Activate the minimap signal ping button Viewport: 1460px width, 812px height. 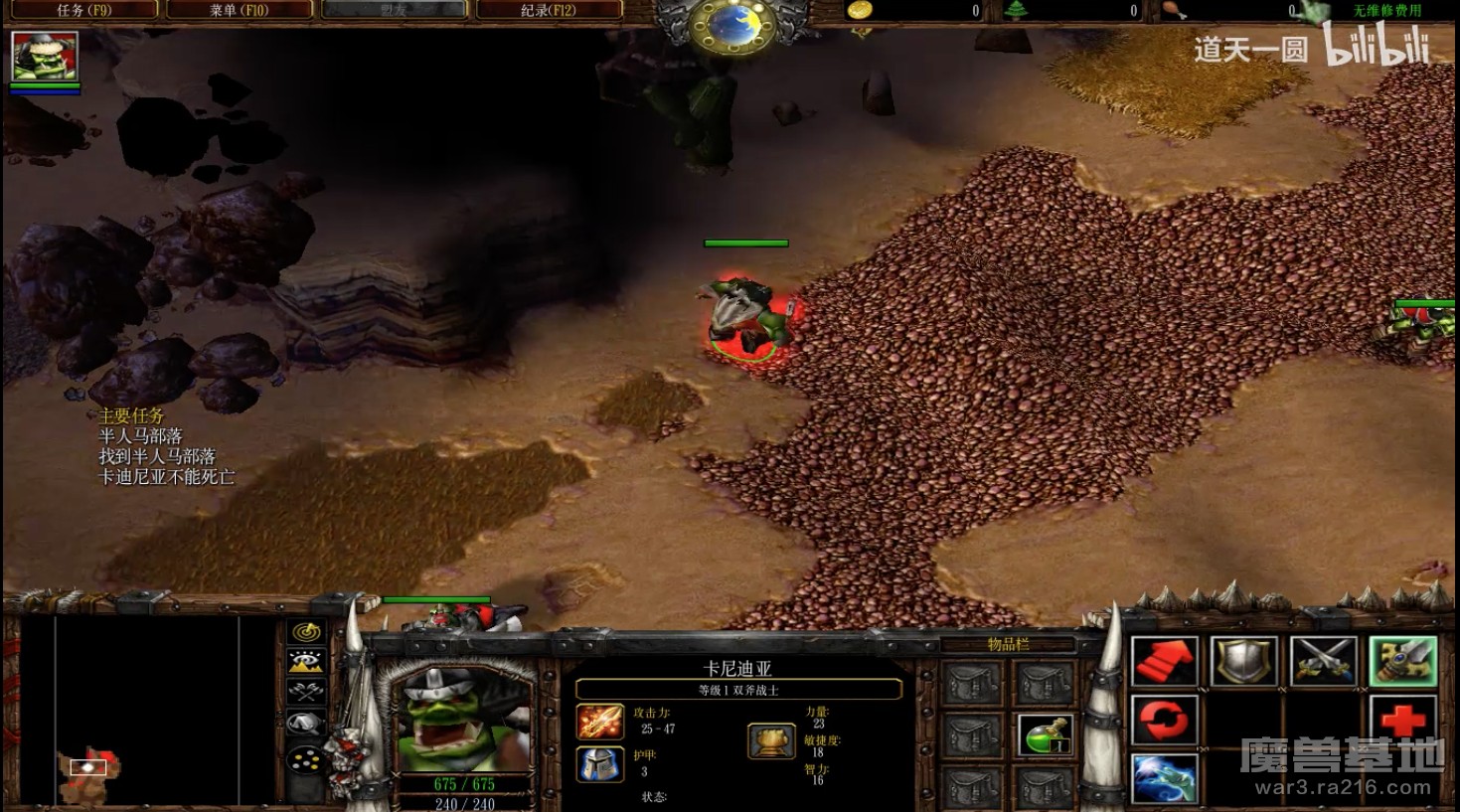pyautogui.click(x=306, y=631)
